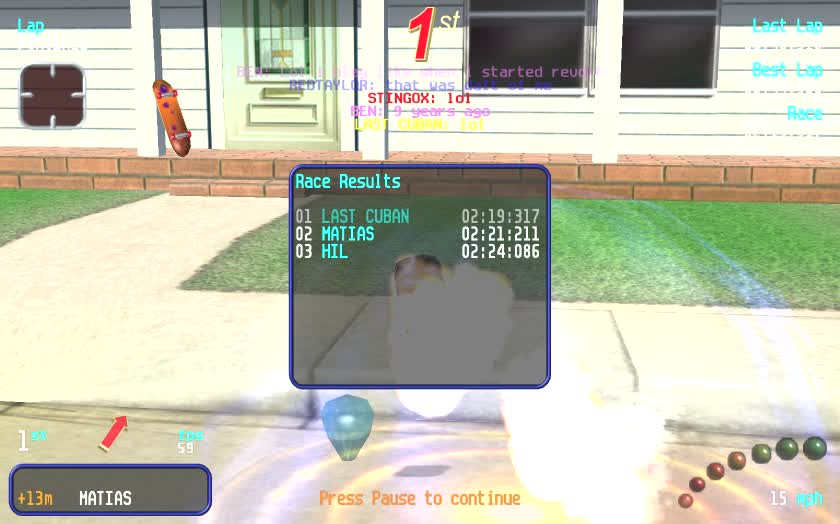This screenshot has width=840, height=524.
Task: Click STINGOX's chat message
Action: (x=419, y=98)
